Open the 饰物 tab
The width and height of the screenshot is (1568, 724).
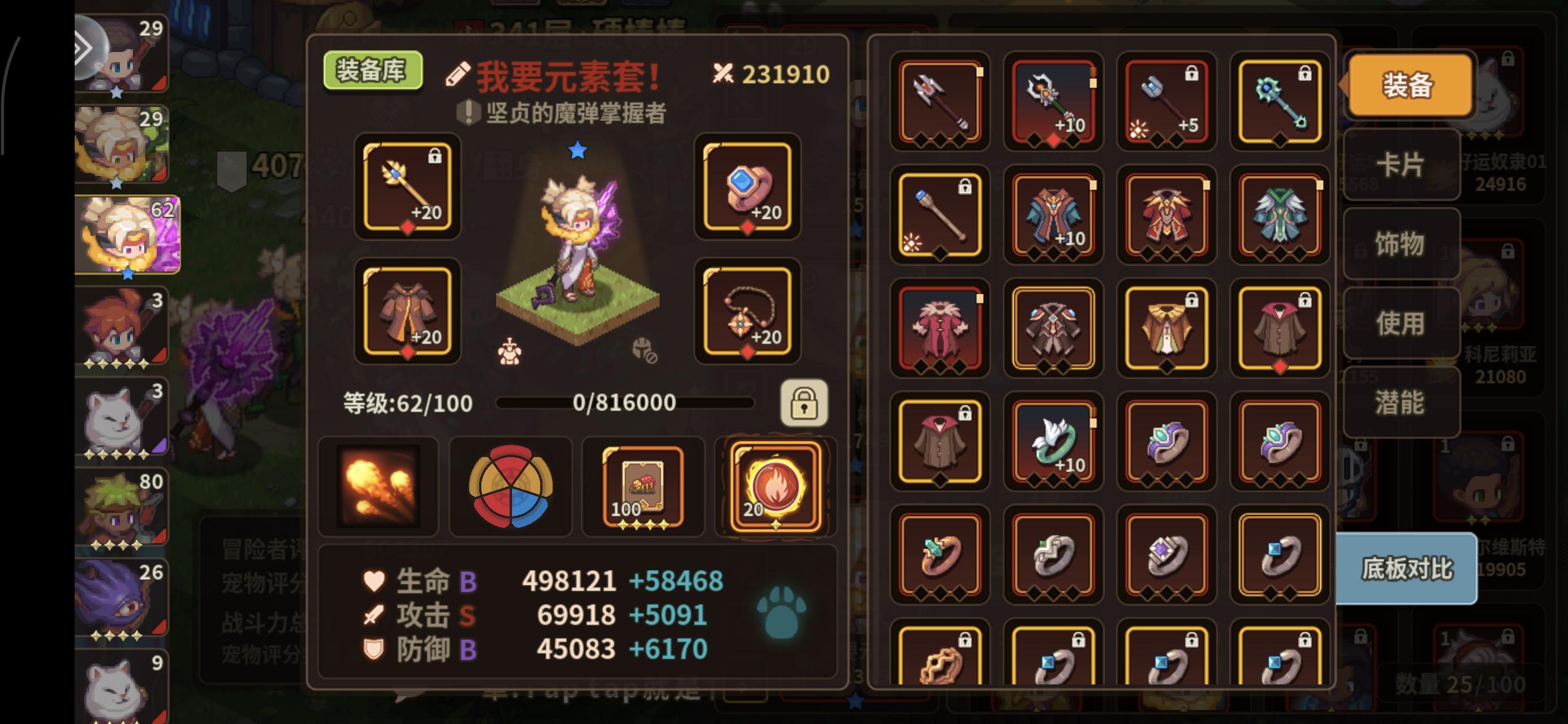(x=1400, y=244)
